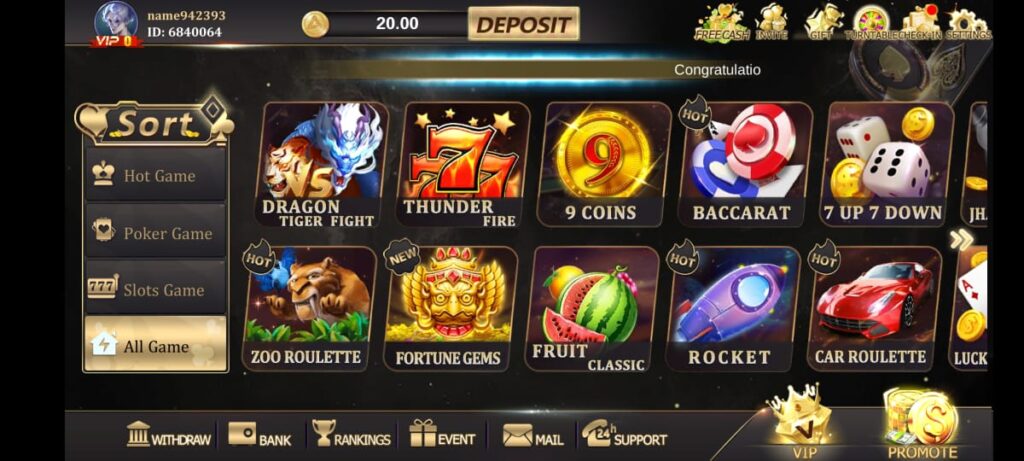
Task: Open the Deposit screen
Action: (522, 24)
